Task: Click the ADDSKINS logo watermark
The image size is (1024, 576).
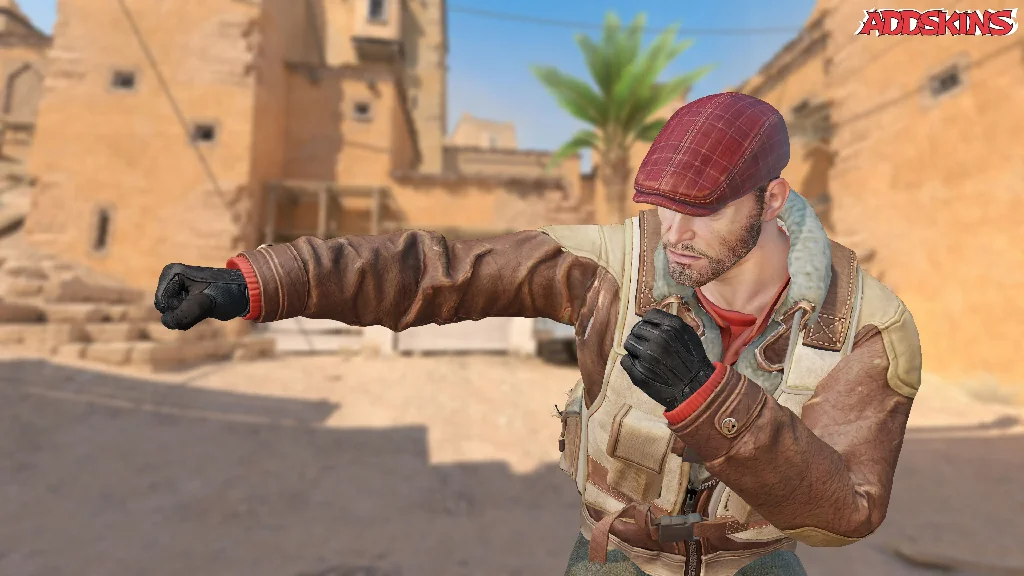Action: 935,22
